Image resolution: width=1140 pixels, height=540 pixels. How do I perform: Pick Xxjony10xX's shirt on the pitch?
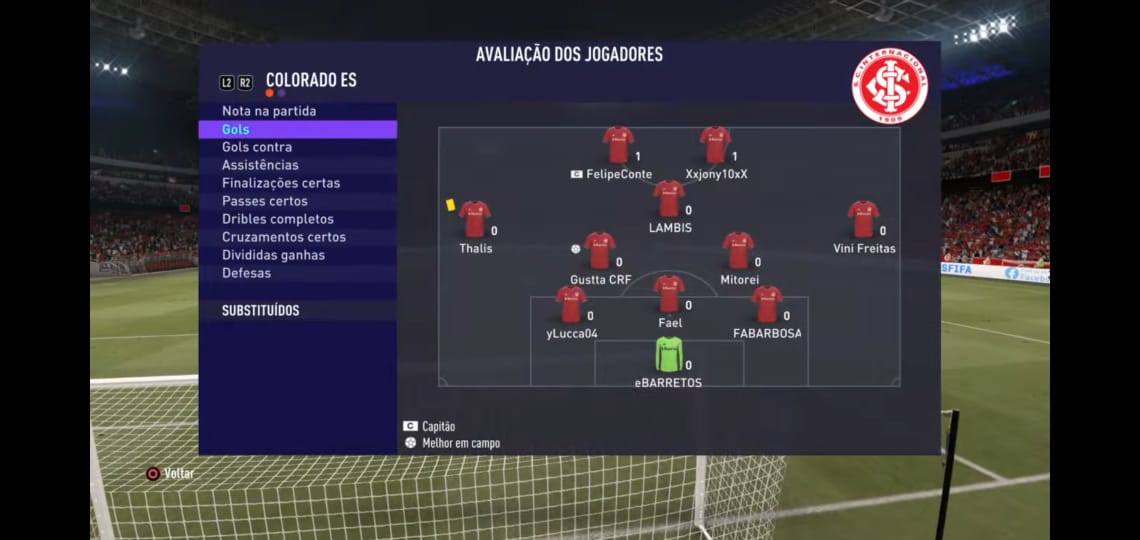pyautogui.click(x=714, y=145)
